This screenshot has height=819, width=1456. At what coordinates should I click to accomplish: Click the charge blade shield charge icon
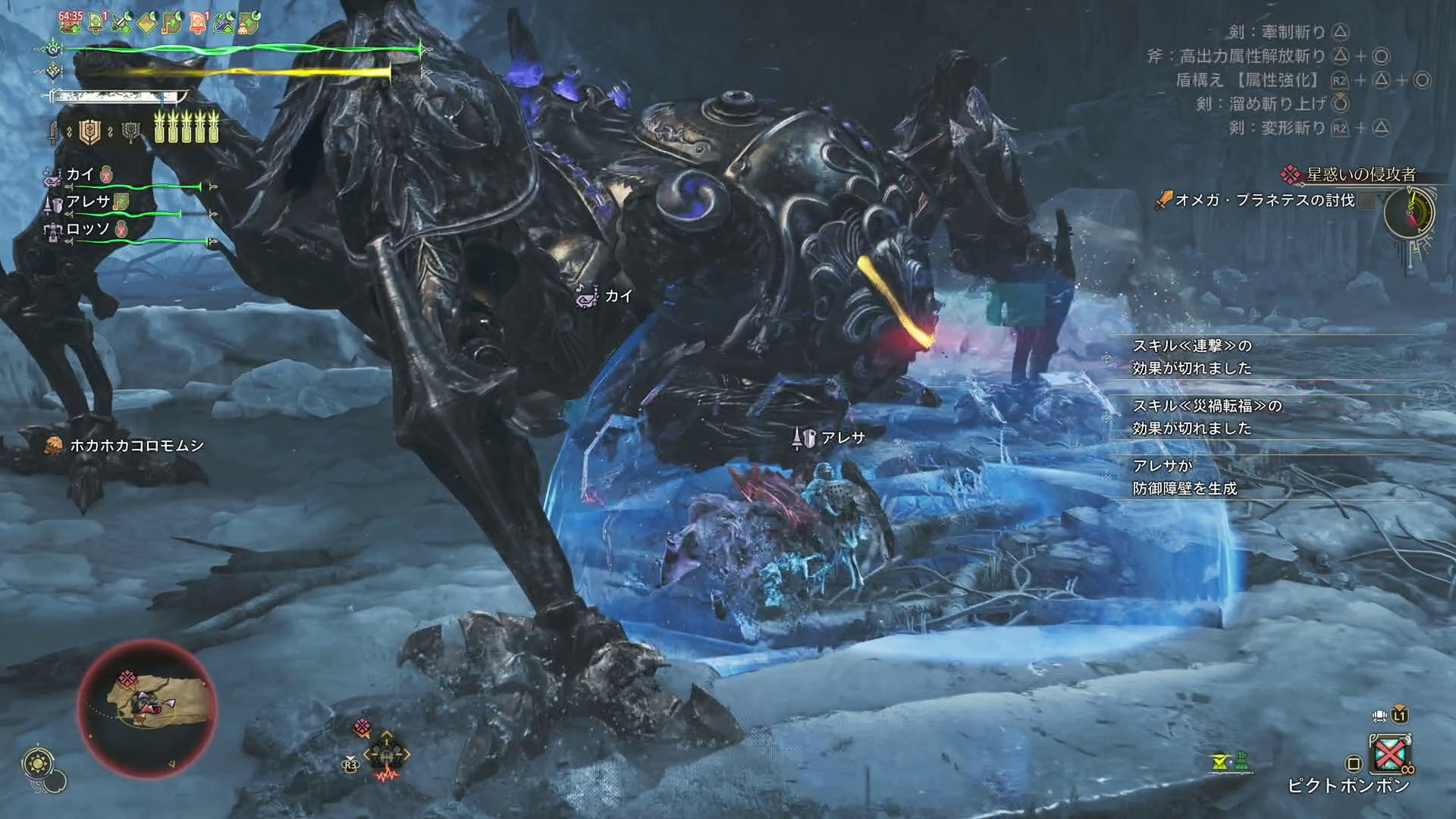pyautogui.click(x=90, y=132)
